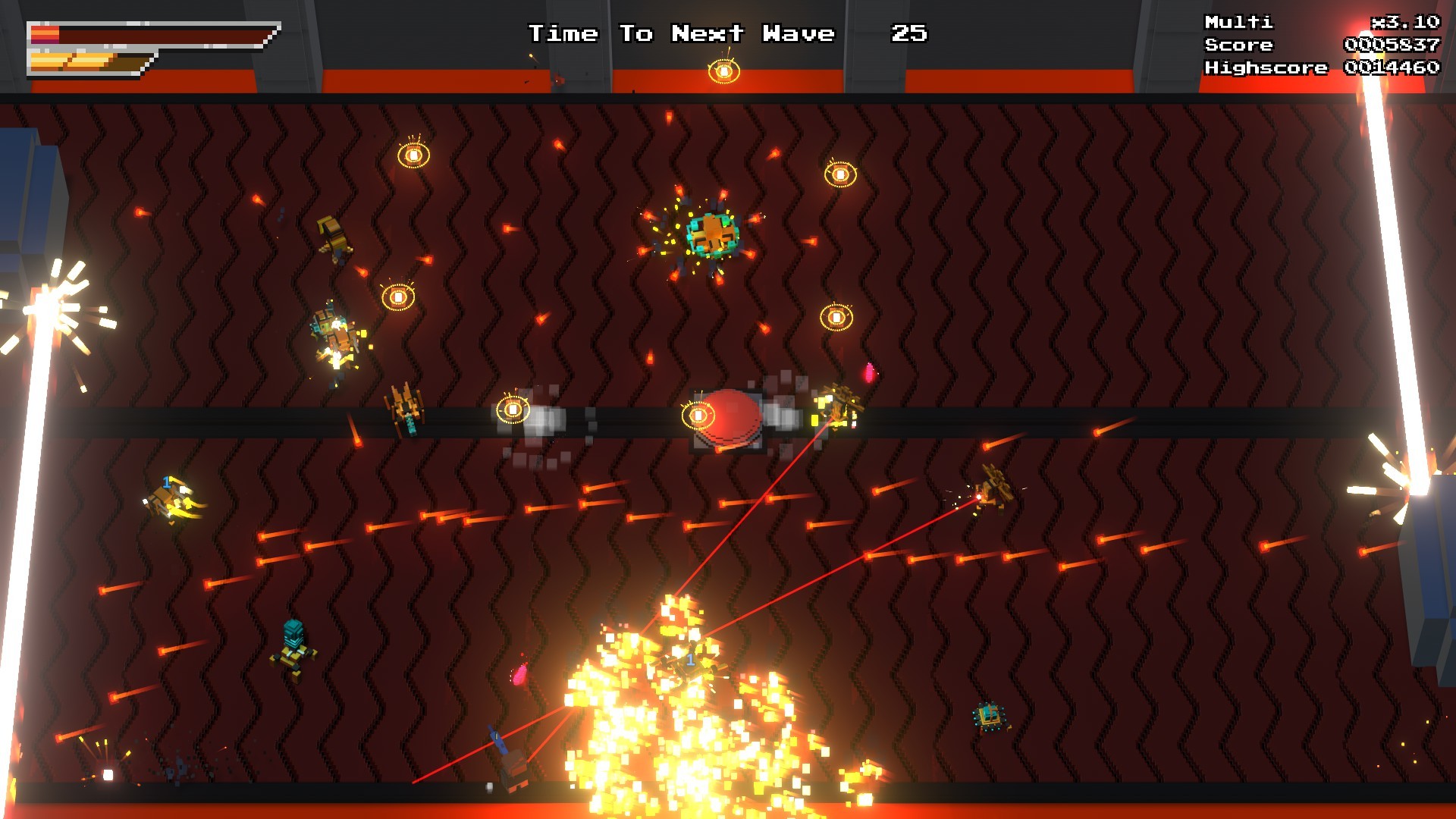Click the pink gem pickup near the belt

(869, 371)
